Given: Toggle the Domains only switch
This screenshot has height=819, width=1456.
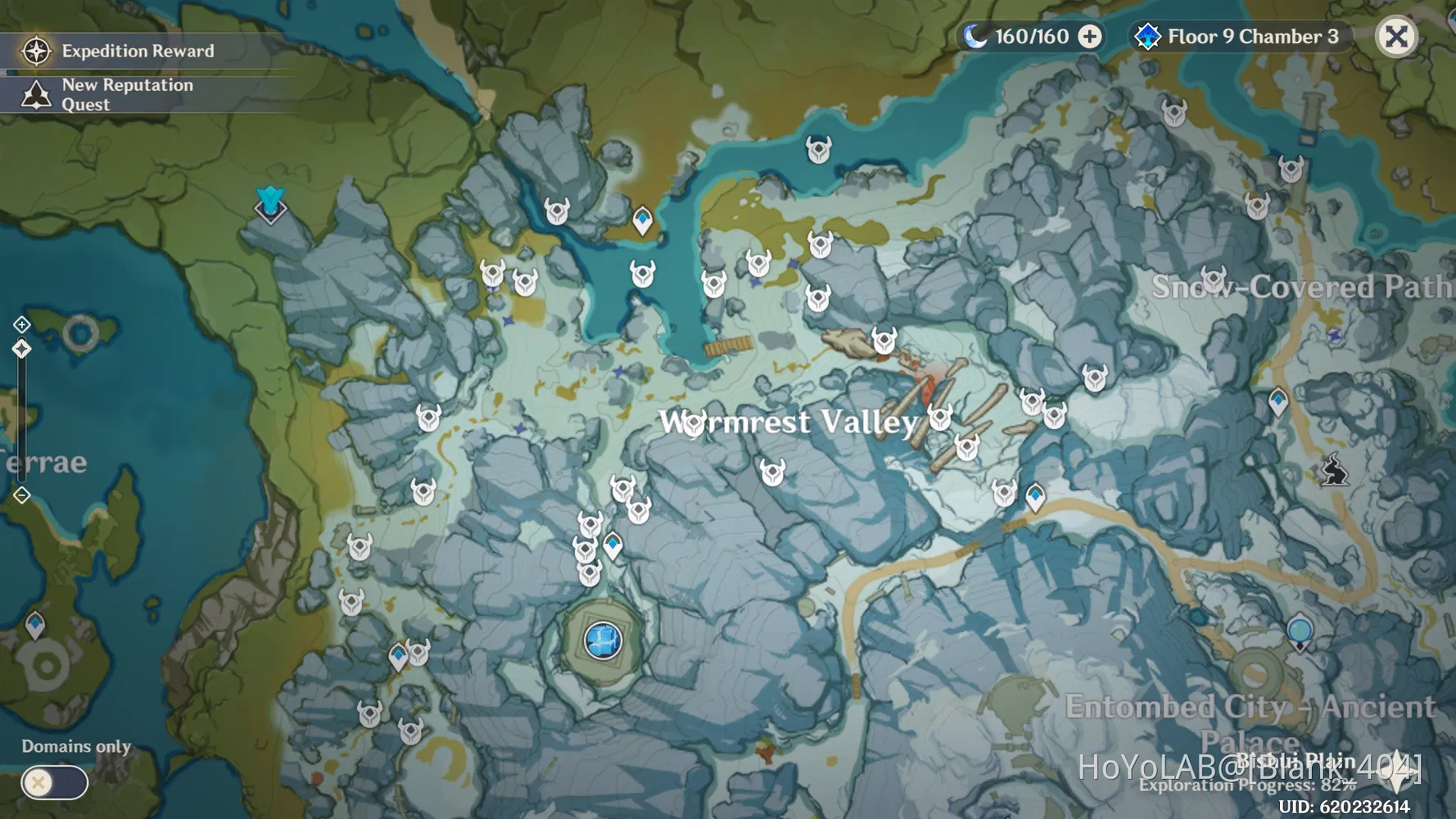Looking at the screenshot, I should coord(53,784).
